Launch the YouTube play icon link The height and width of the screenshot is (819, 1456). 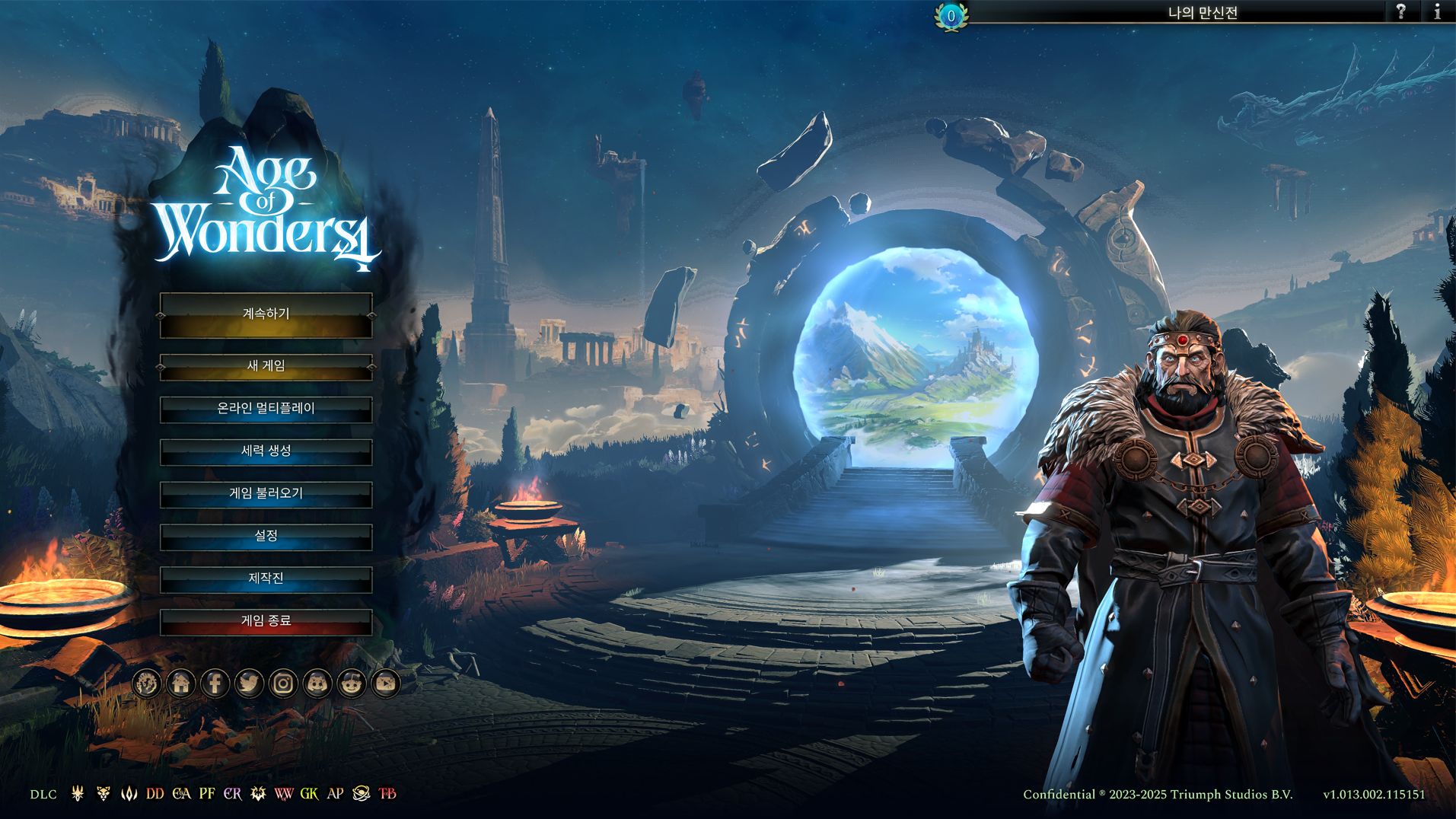tap(386, 684)
